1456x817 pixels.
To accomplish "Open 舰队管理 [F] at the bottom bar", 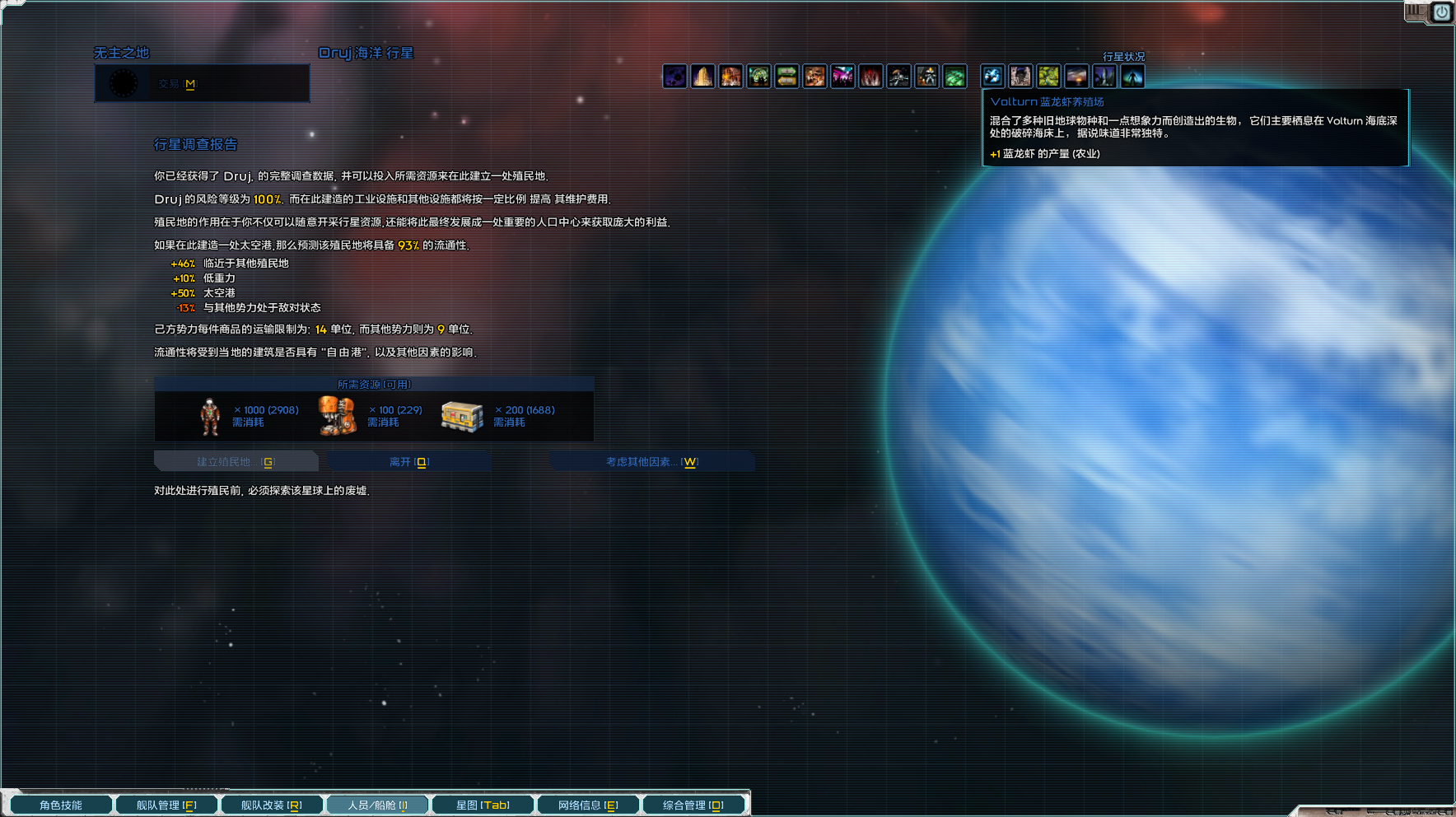I will [x=166, y=804].
